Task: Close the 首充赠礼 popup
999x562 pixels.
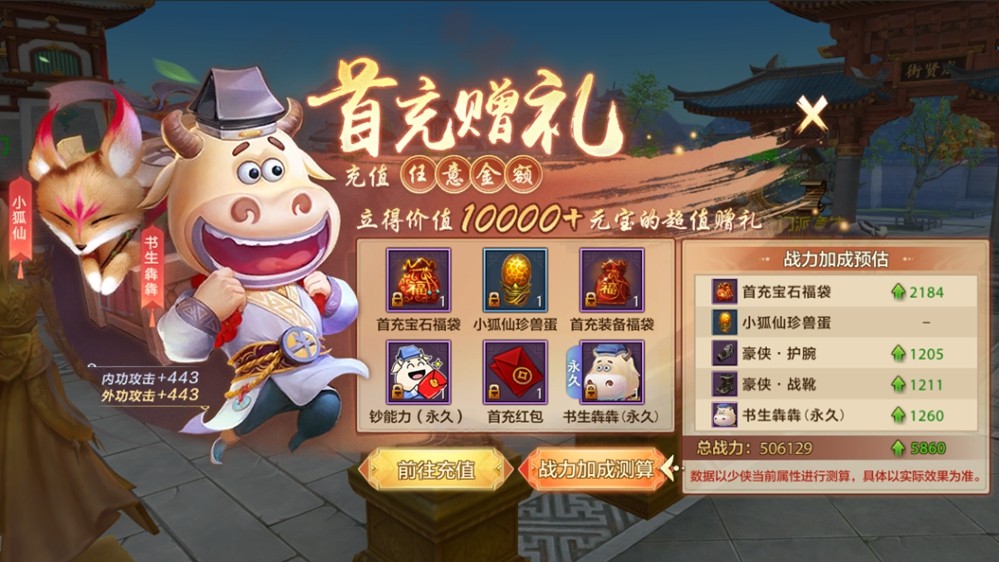Action: click(x=811, y=115)
